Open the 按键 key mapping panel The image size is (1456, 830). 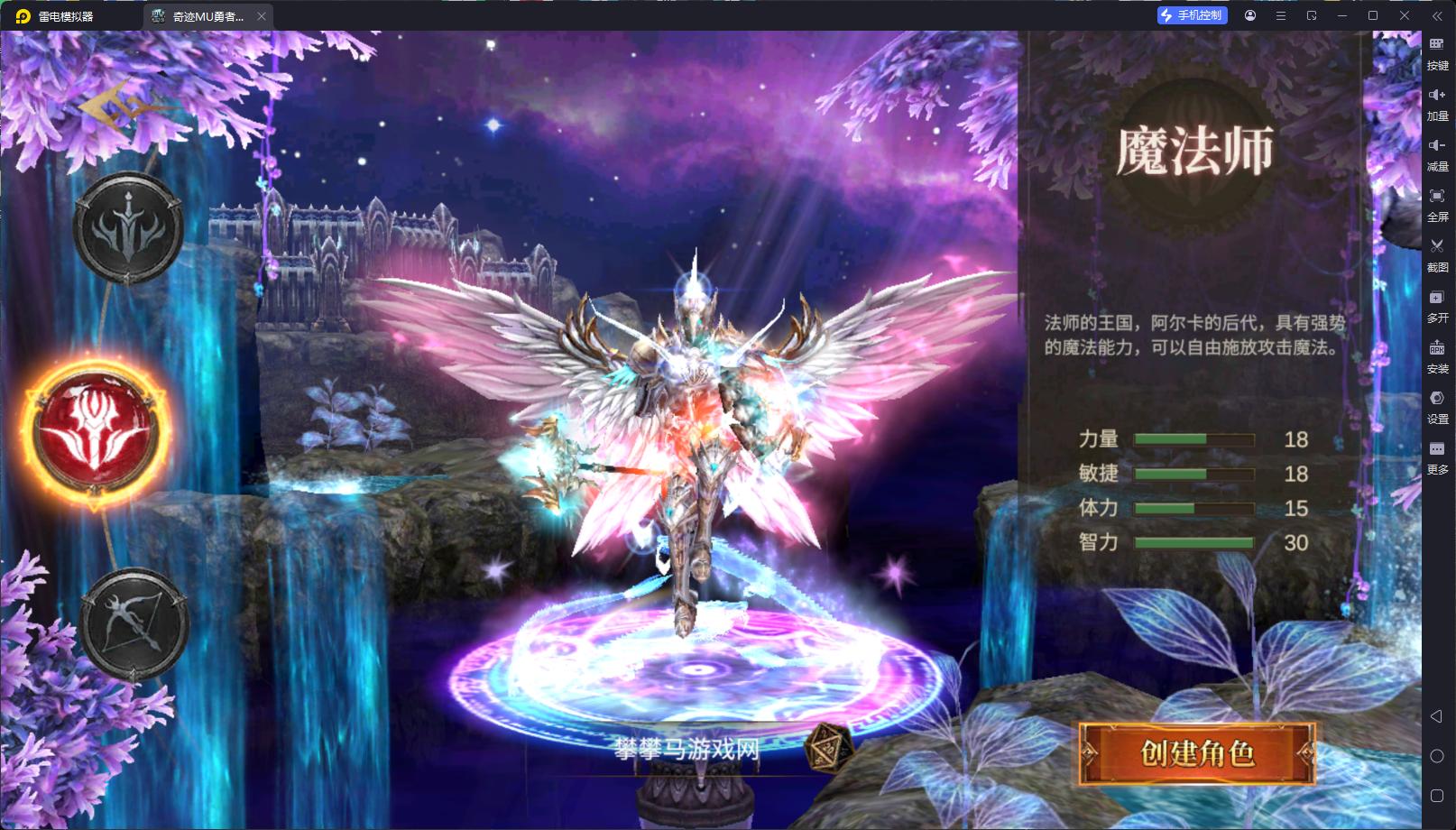pos(1437,52)
